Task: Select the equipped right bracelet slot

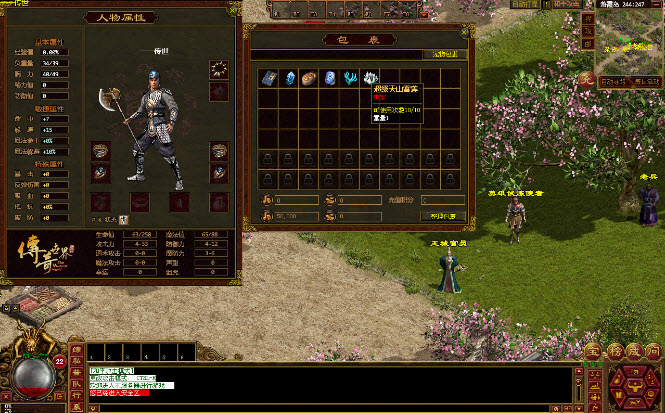Action: pyautogui.click(x=218, y=151)
